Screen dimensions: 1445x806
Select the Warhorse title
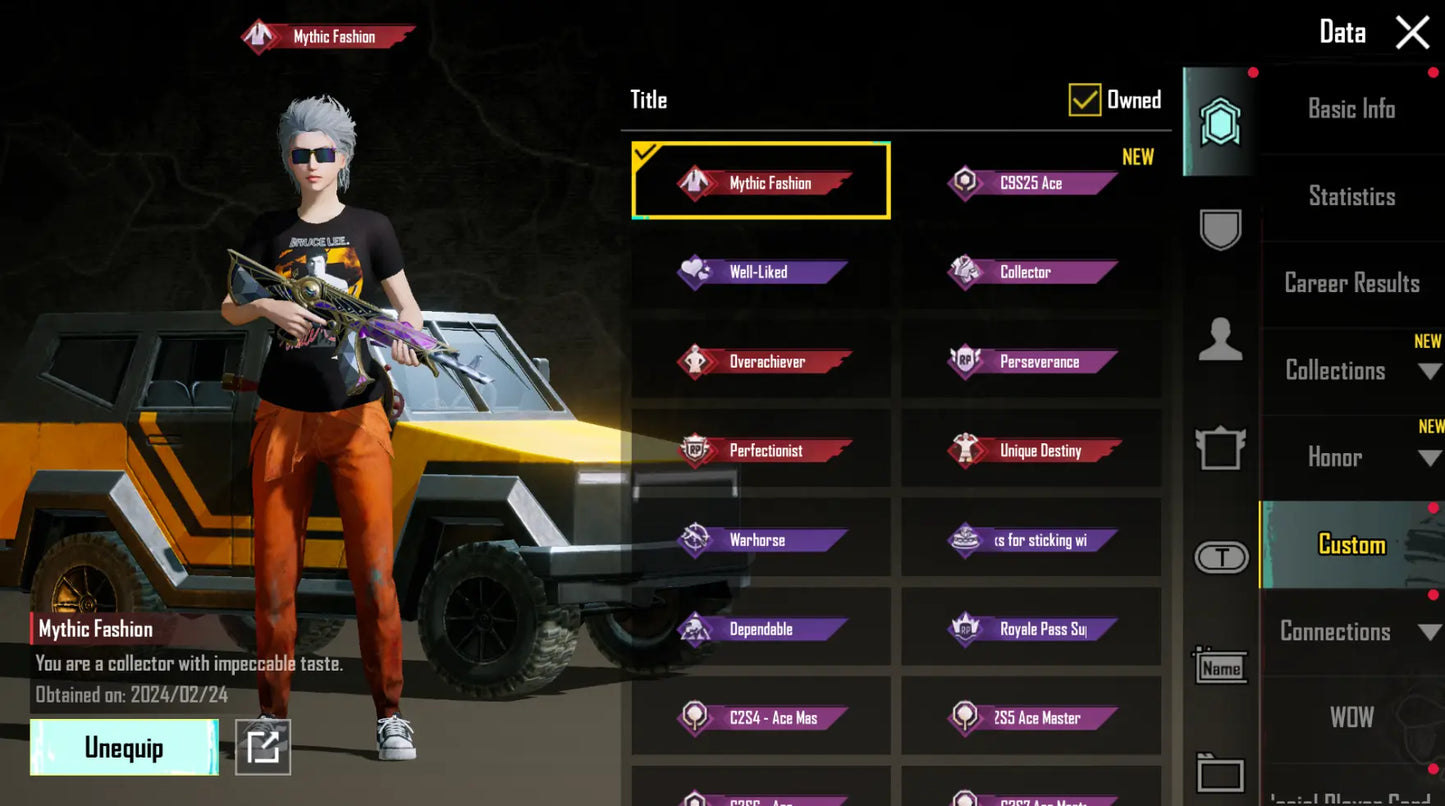click(x=761, y=540)
